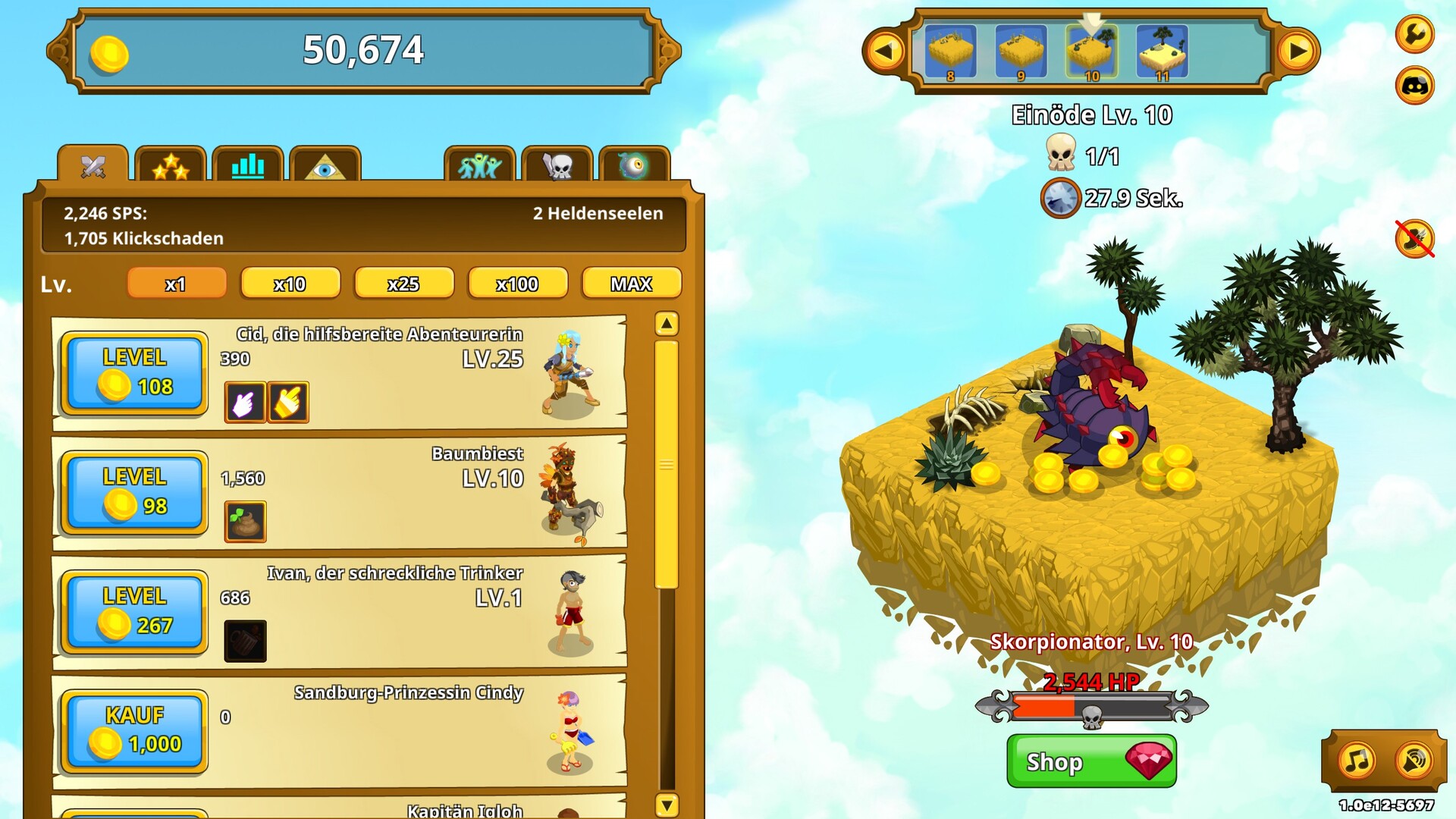Level up Ivan for 267 gold
The image size is (1456, 819).
coord(134,612)
